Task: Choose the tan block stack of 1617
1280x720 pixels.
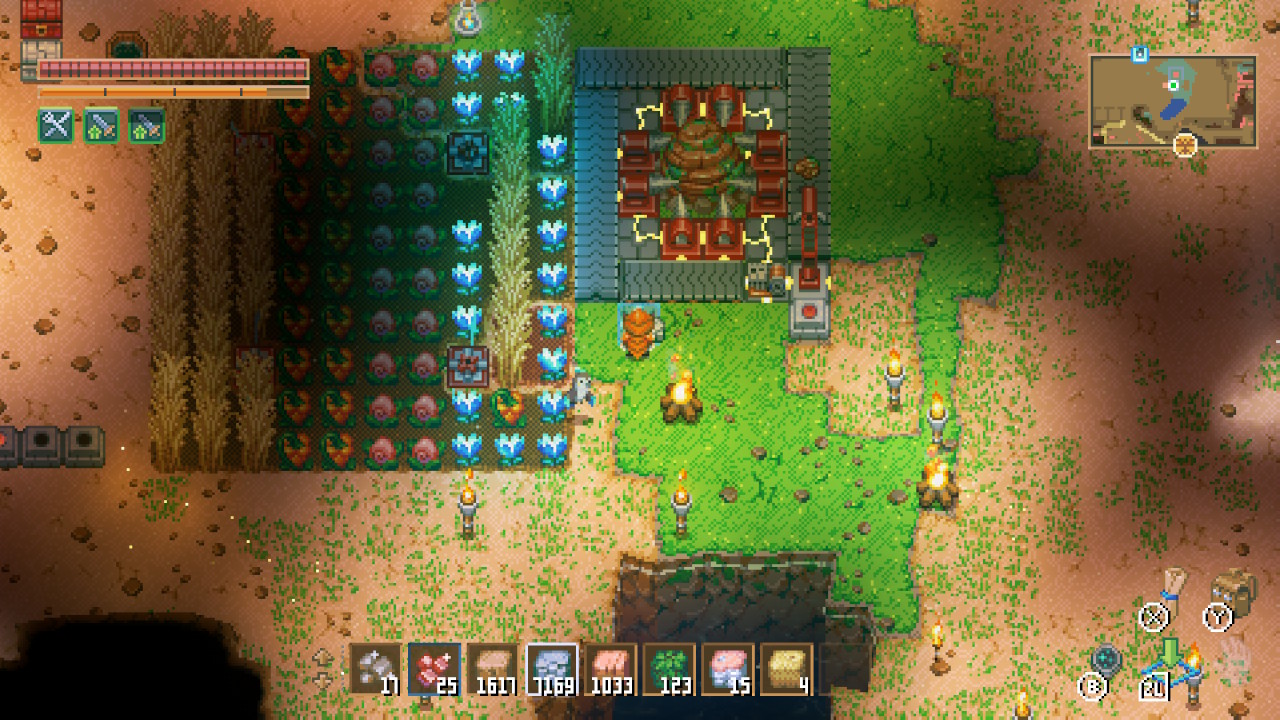Action: 493,669
